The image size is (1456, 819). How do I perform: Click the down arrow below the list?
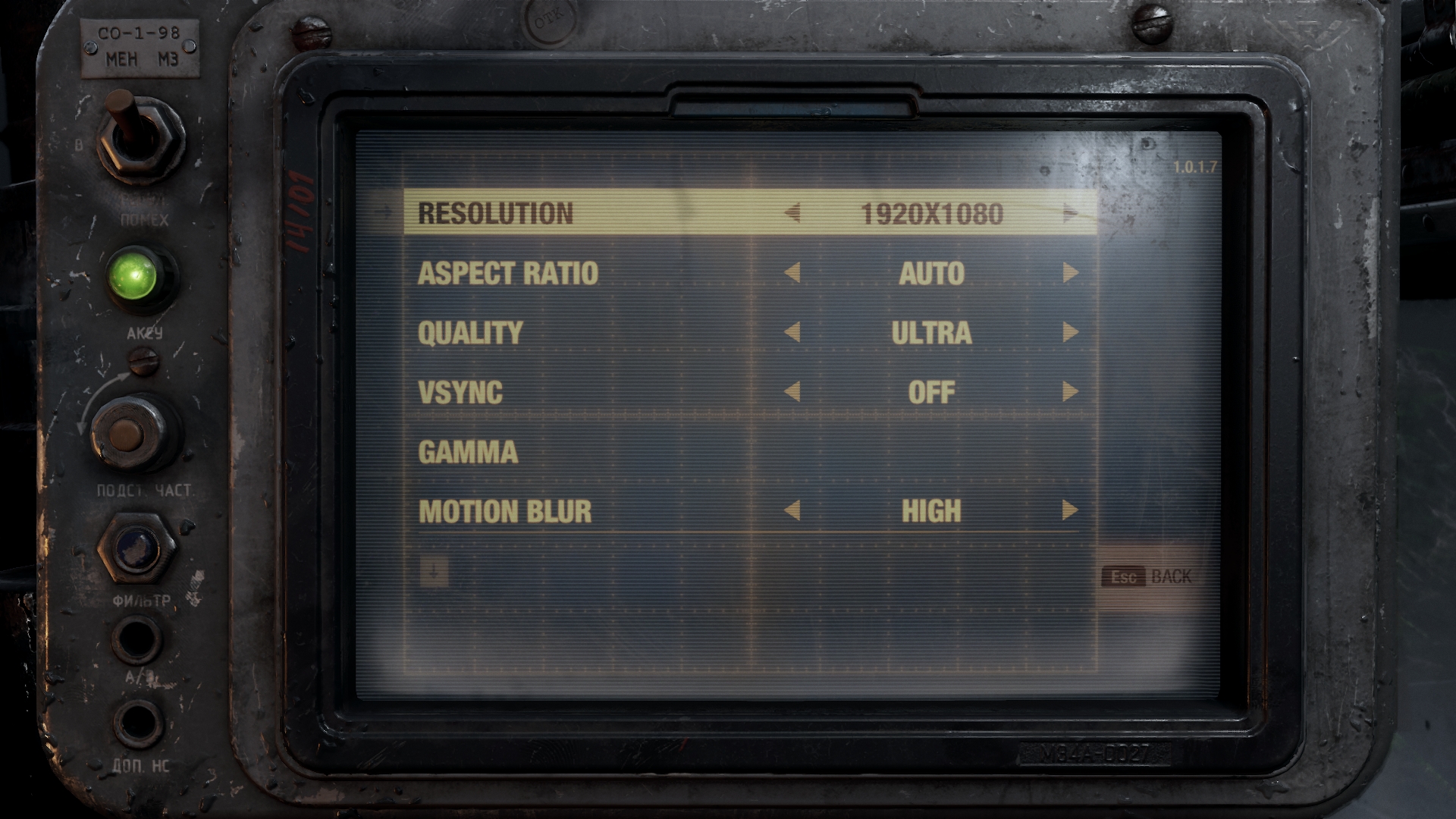(434, 573)
